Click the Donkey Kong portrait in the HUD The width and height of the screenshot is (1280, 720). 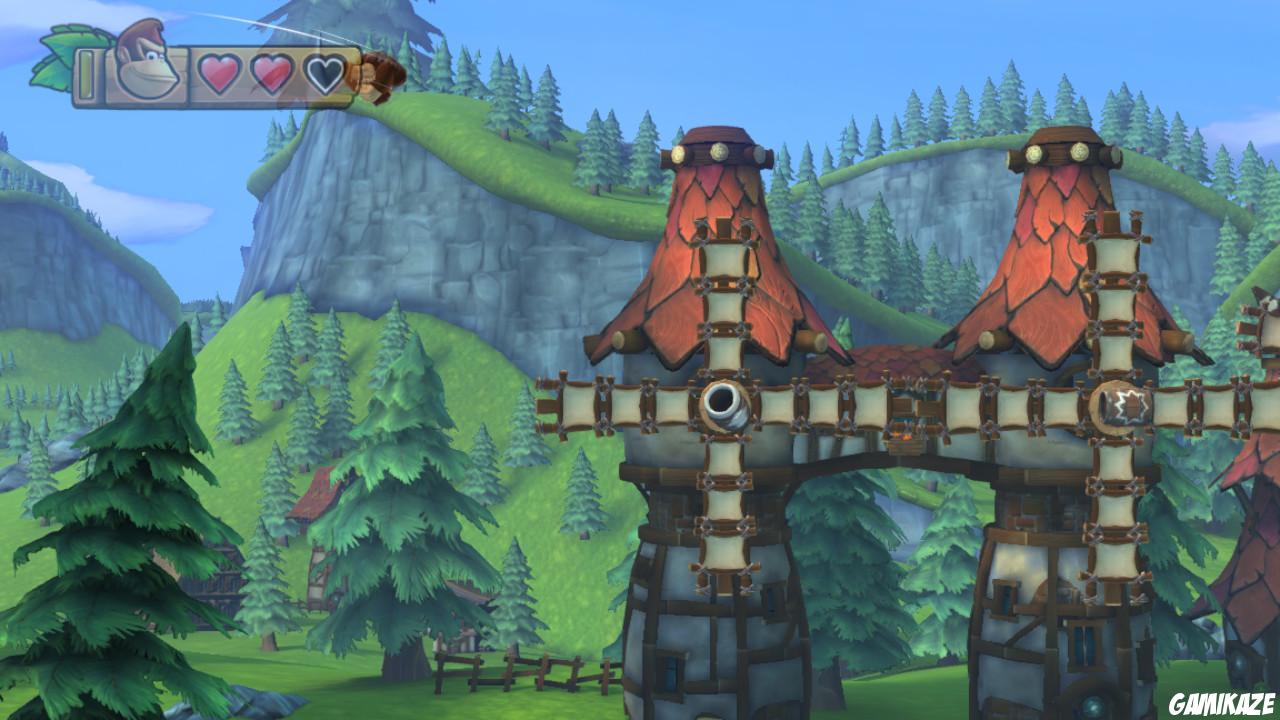148,65
